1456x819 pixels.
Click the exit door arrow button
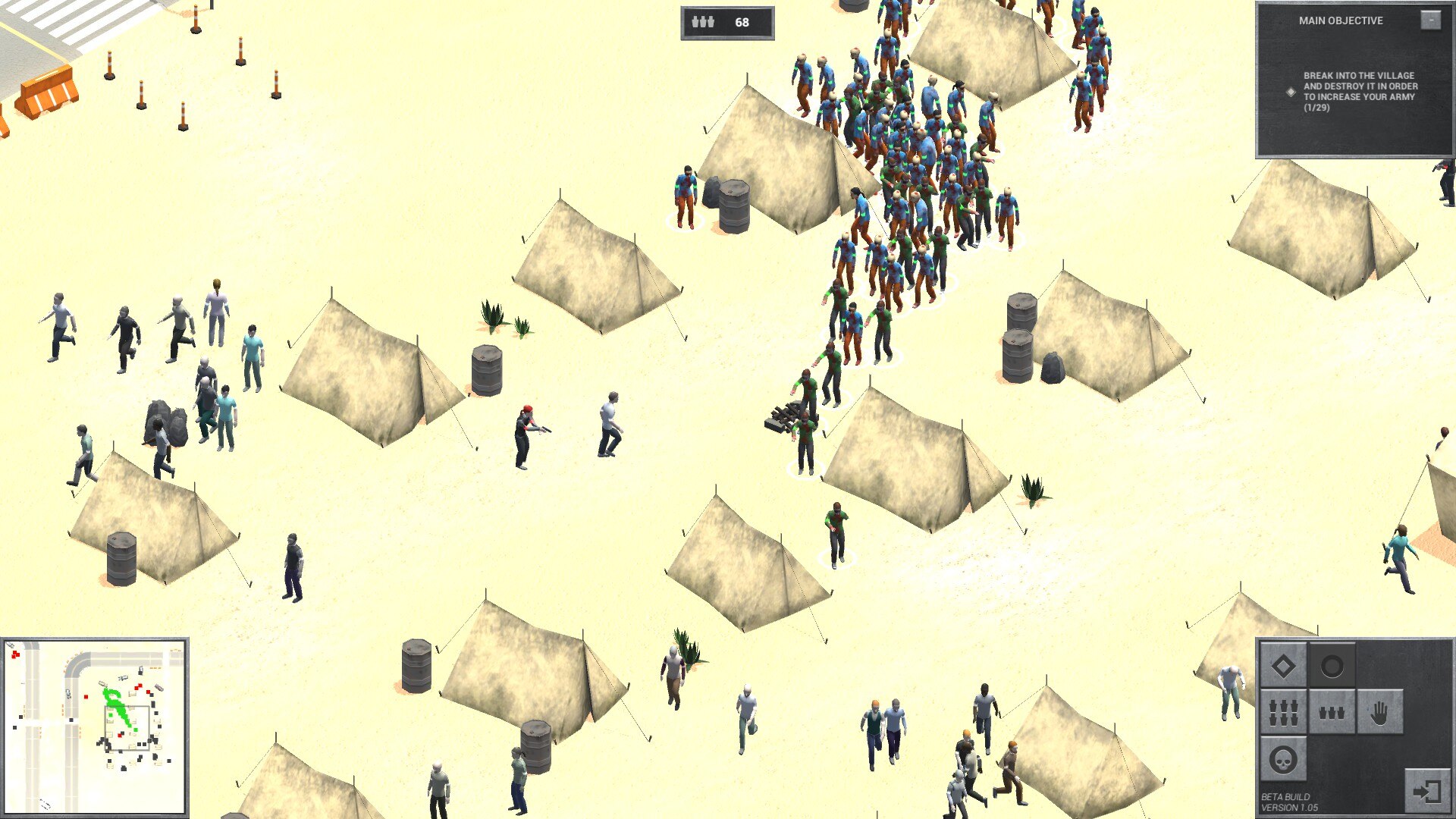pos(1426,792)
